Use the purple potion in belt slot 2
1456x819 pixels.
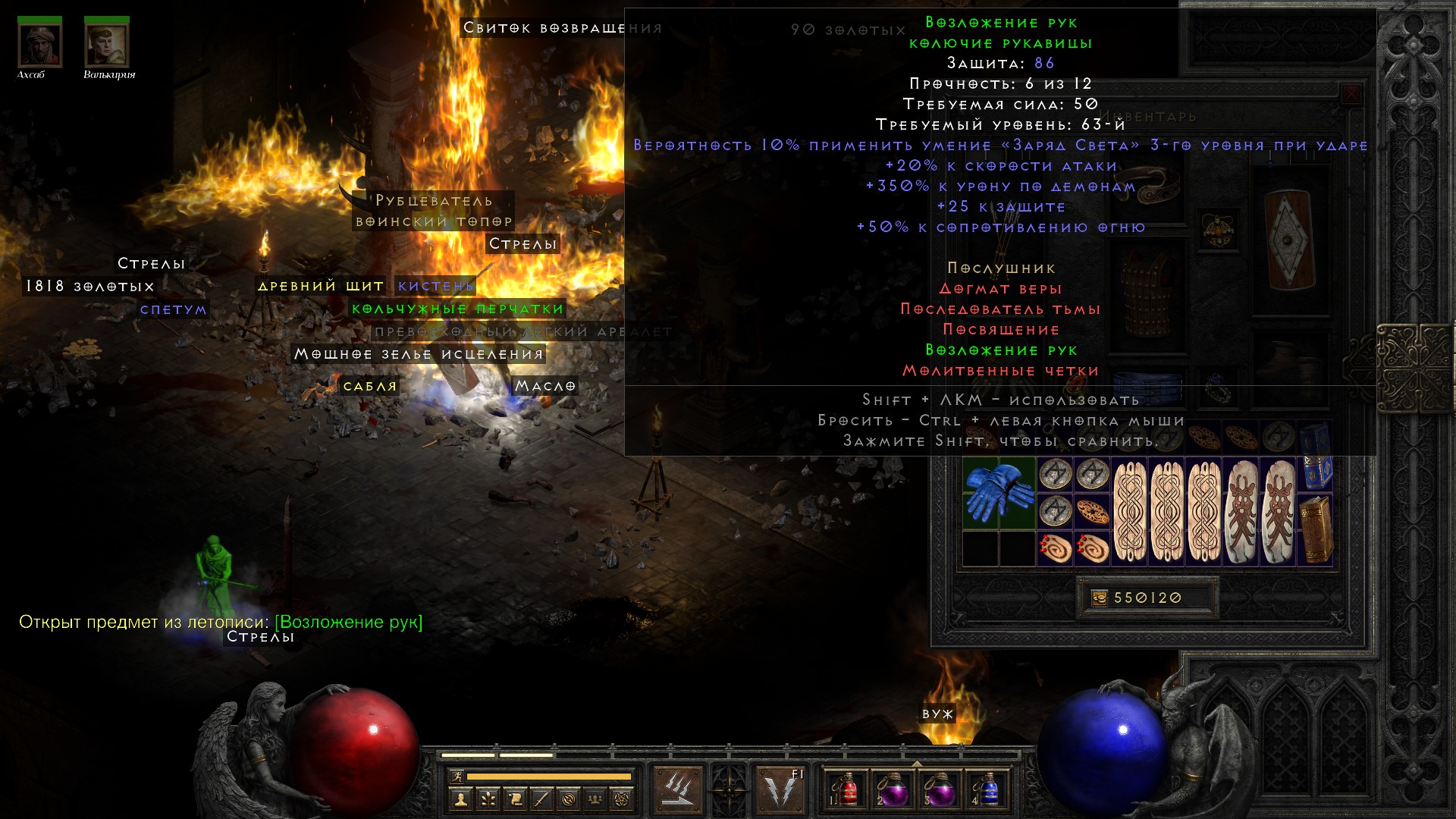(x=893, y=790)
